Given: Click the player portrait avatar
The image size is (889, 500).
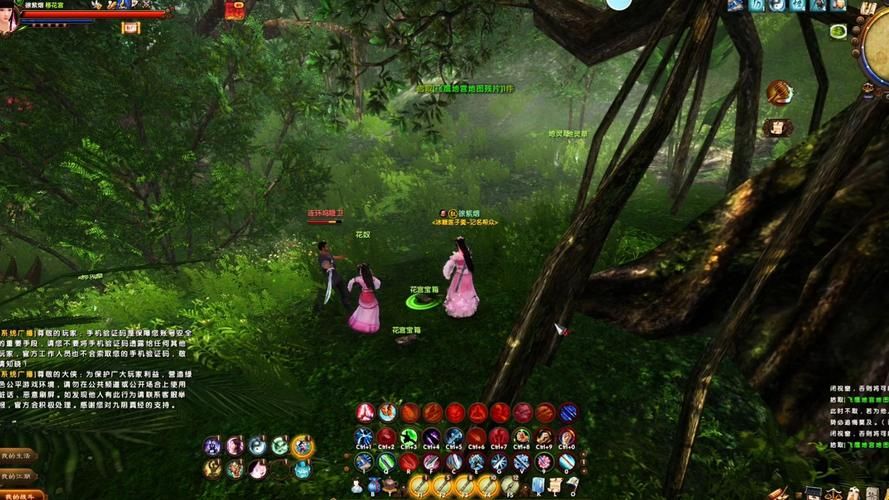Looking at the screenshot, I should pos(10,18).
